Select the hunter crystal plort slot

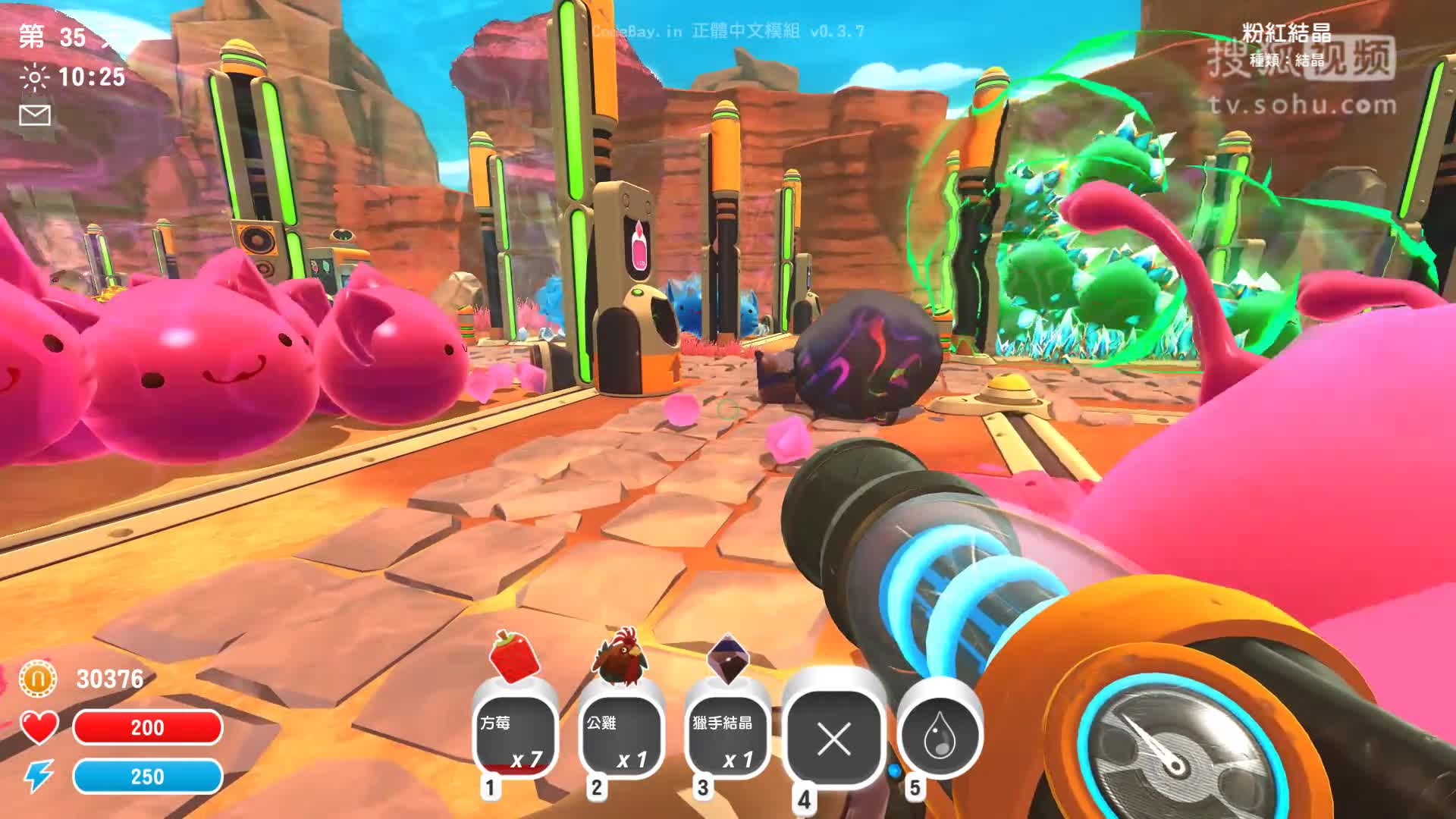pos(726,737)
